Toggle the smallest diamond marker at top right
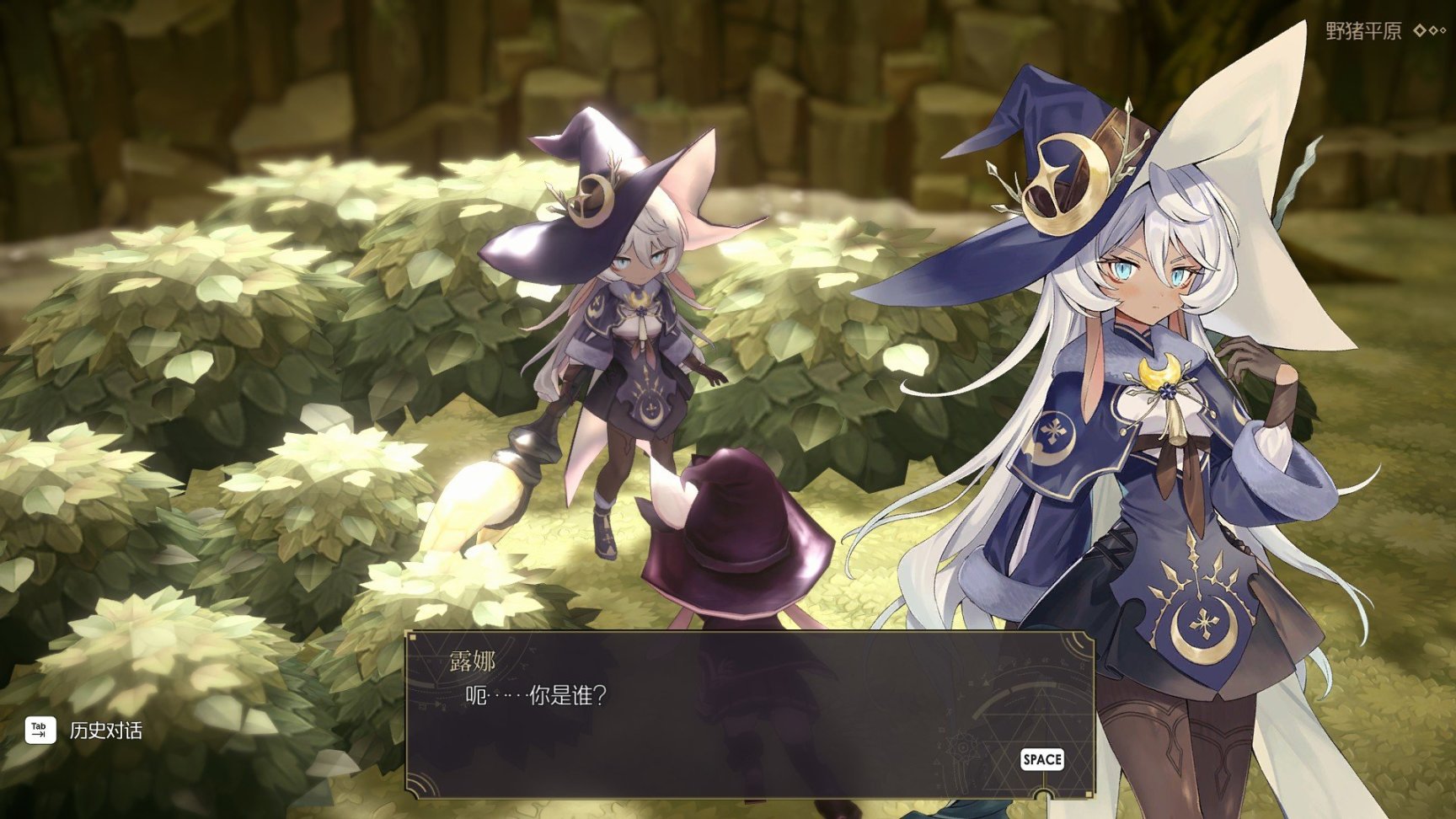This screenshot has height=819, width=1456. 1444,30
